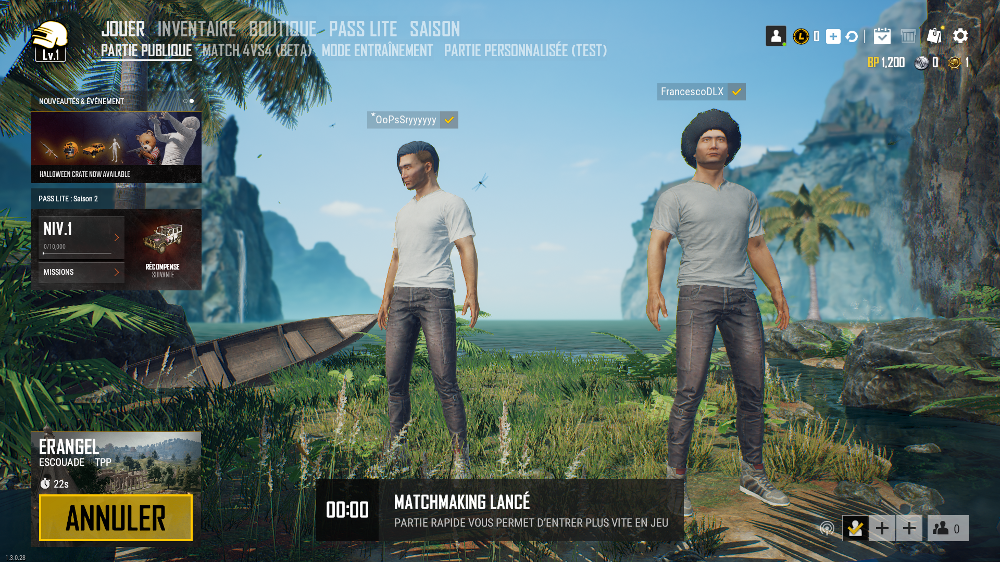
Task: Click the refresh arrow icon
Action: (x=852, y=36)
